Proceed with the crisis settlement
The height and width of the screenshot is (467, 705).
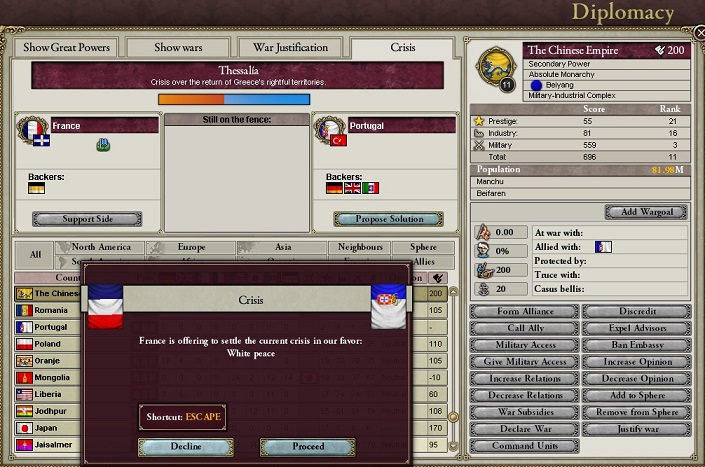tap(307, 447)
